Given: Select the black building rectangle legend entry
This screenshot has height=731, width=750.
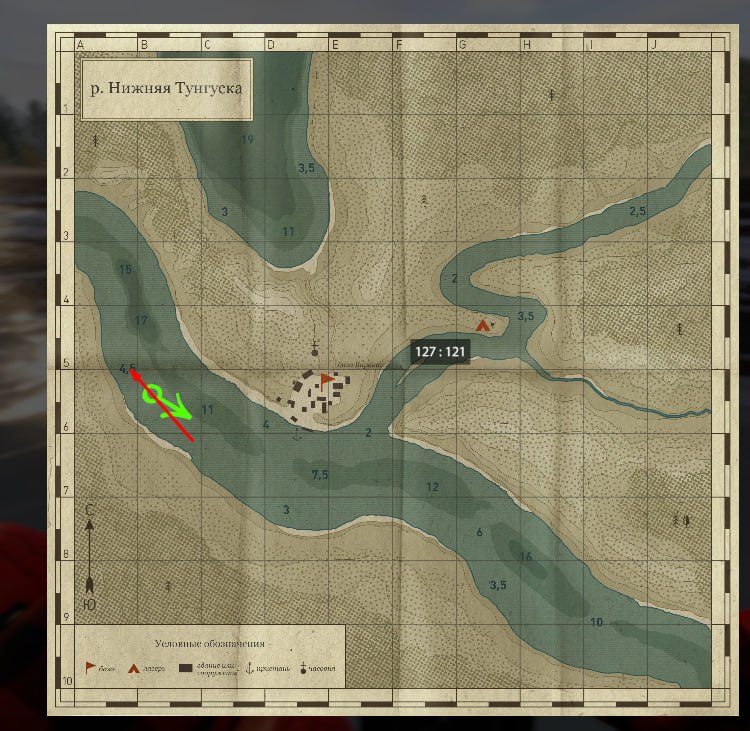Looking at the screenshot, I should pyautogui.click(x=185, y=668).
